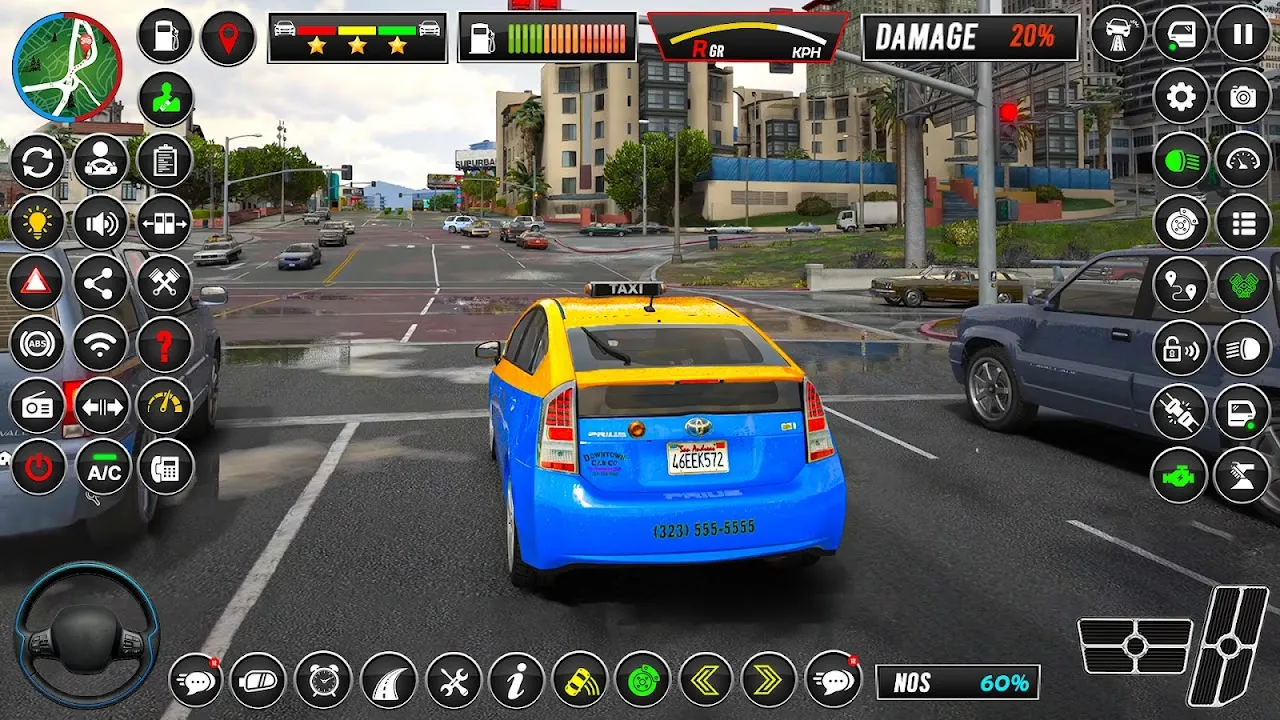1280x720 pixels.
Task: Pause the game
Action: [1242, 34]
